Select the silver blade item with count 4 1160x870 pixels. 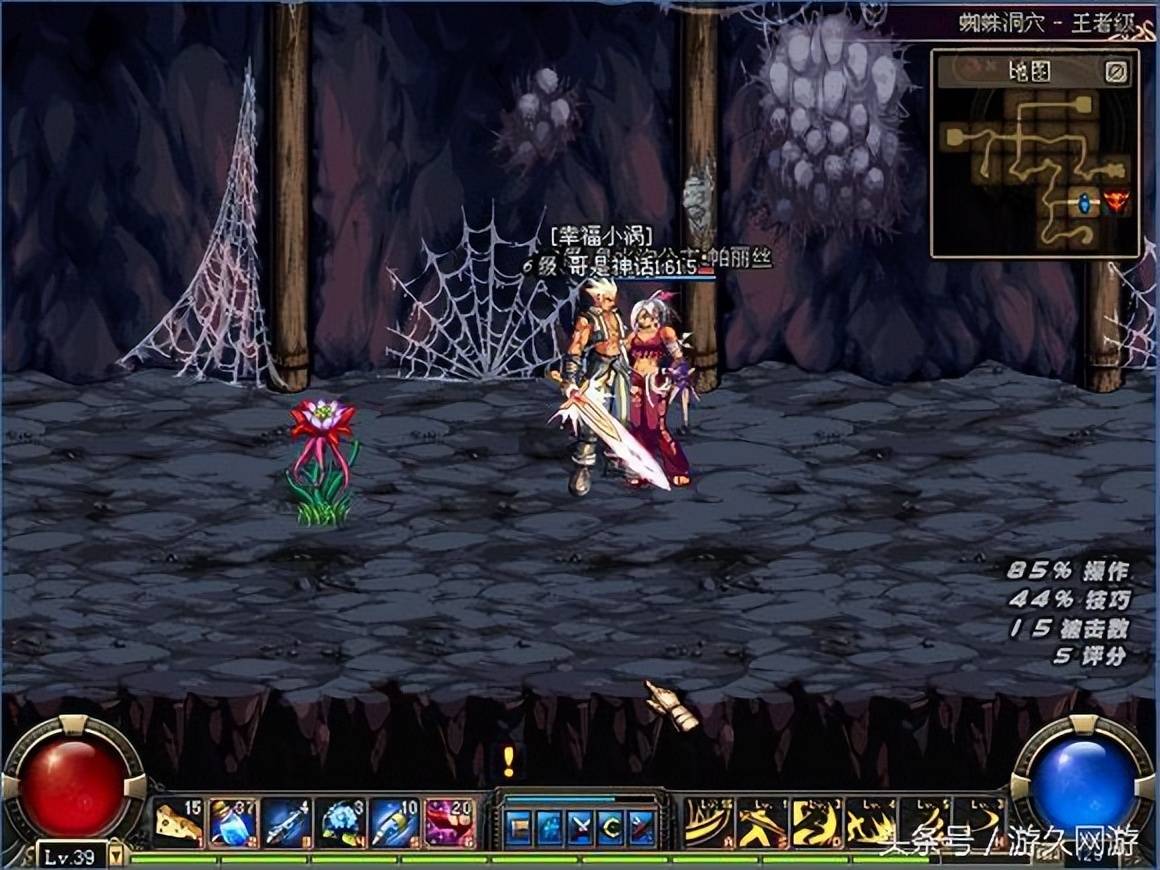287,823
